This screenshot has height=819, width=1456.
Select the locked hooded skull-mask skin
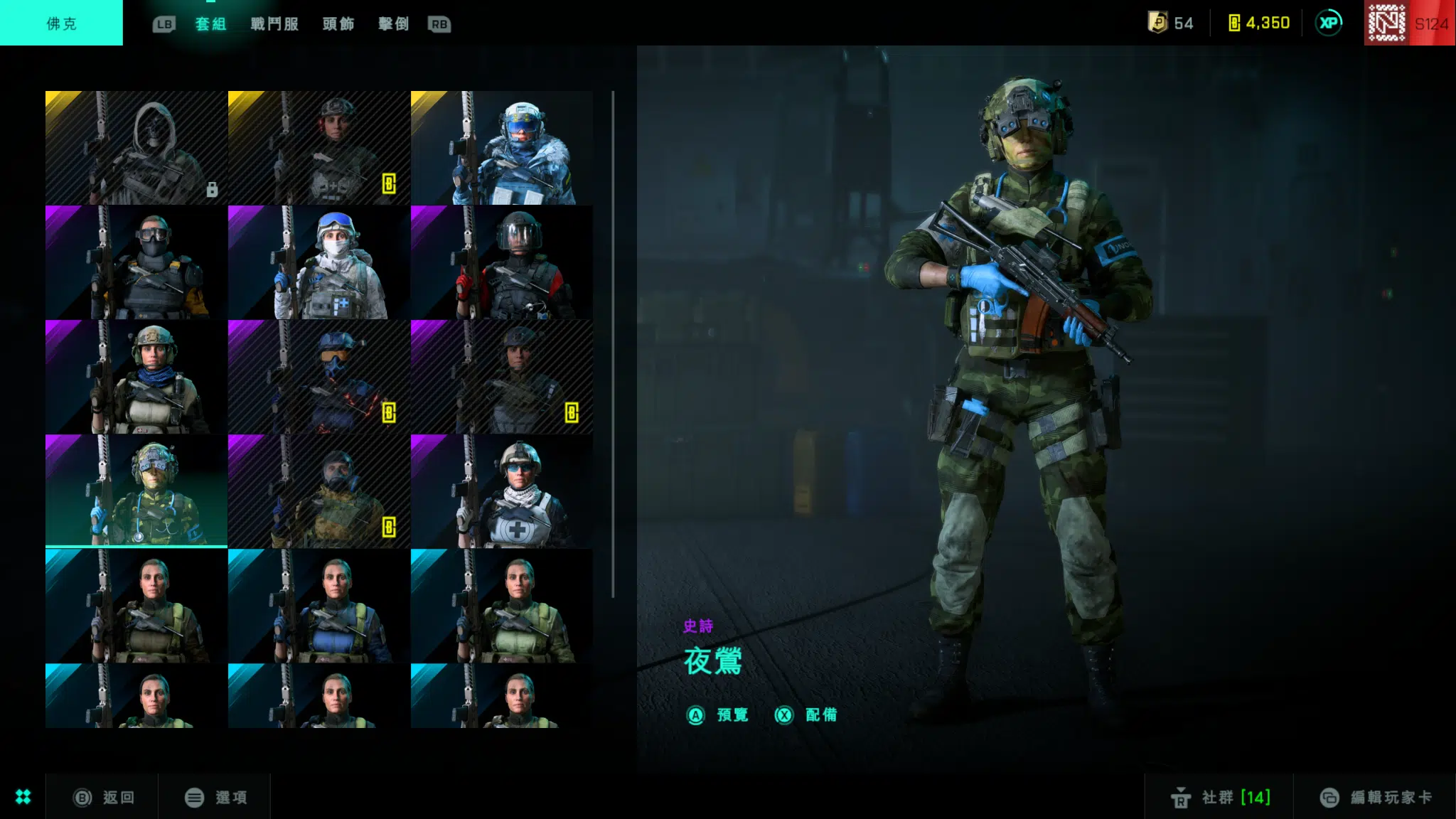point(136,148)
